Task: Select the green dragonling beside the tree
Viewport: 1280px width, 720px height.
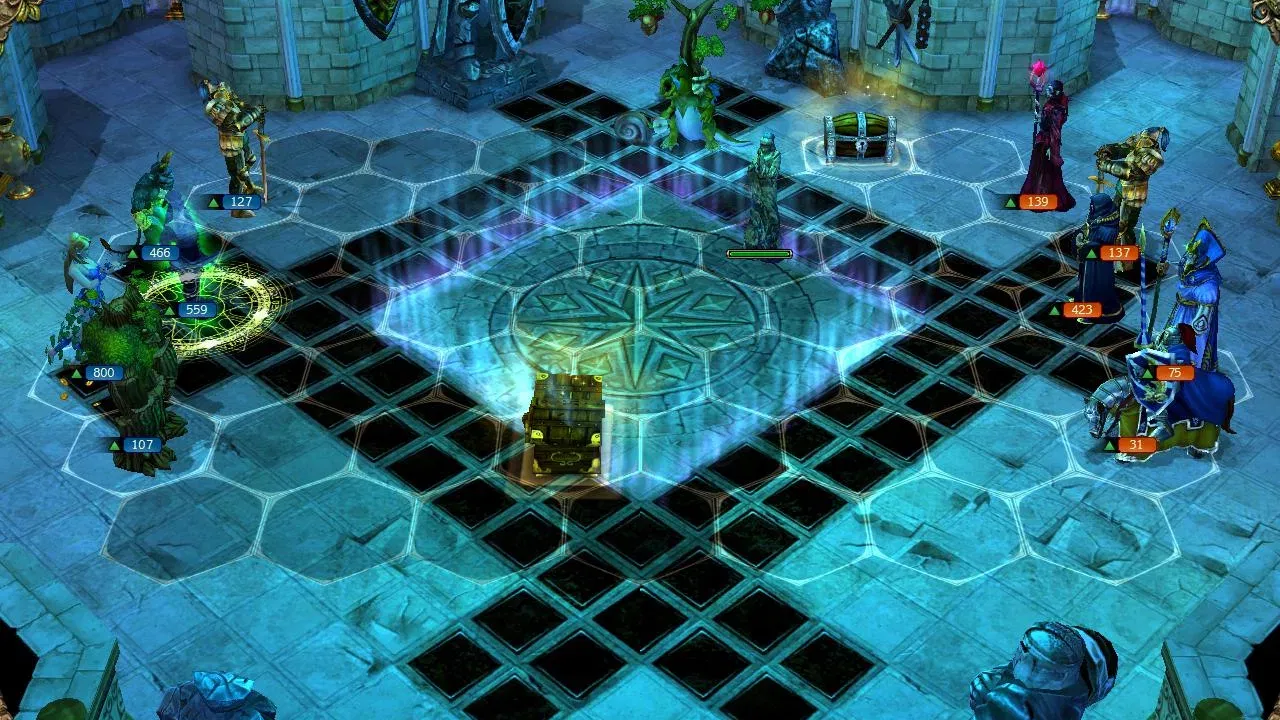Action: tap(690, 110)
